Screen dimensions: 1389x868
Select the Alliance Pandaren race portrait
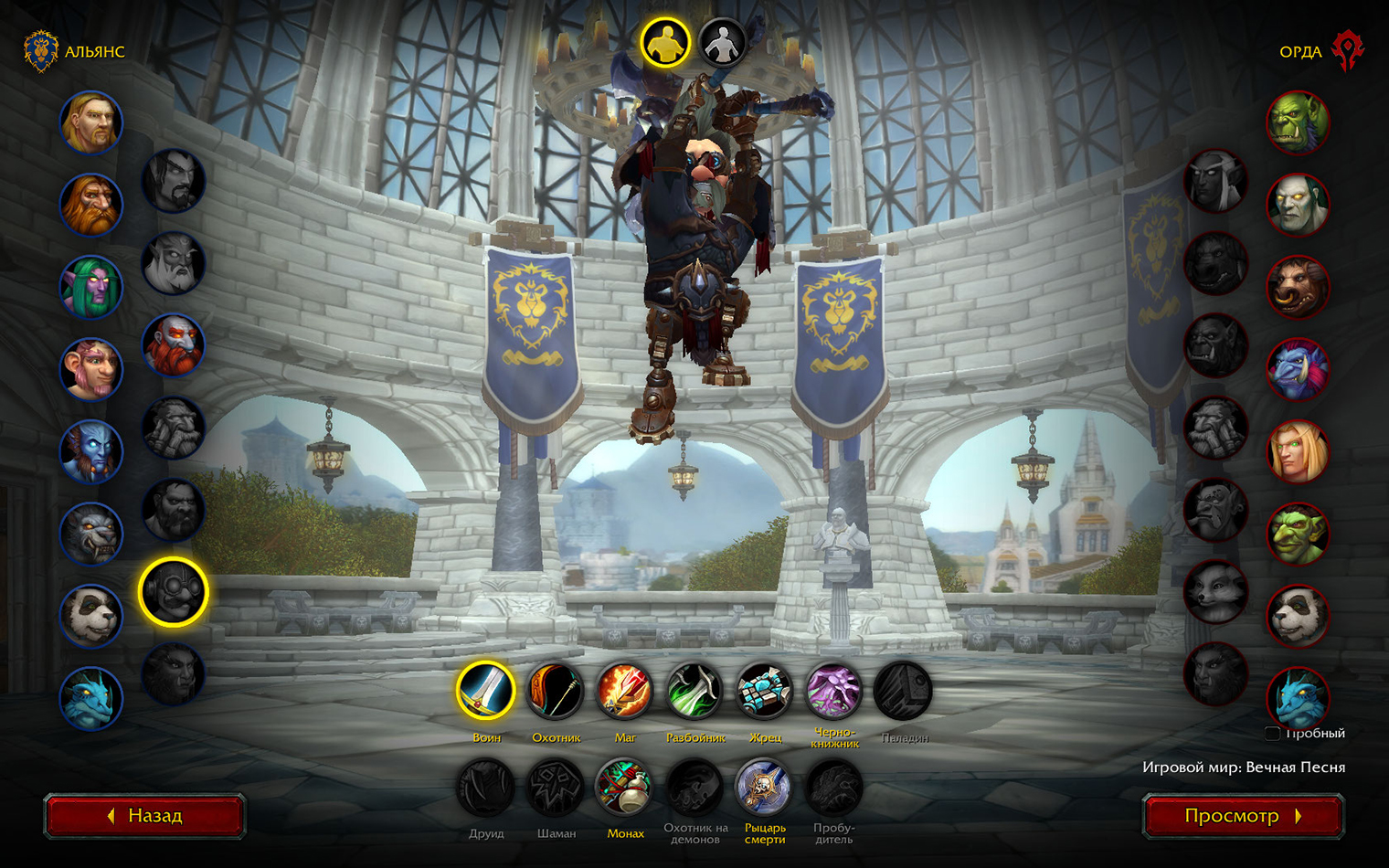coord(91,616)
